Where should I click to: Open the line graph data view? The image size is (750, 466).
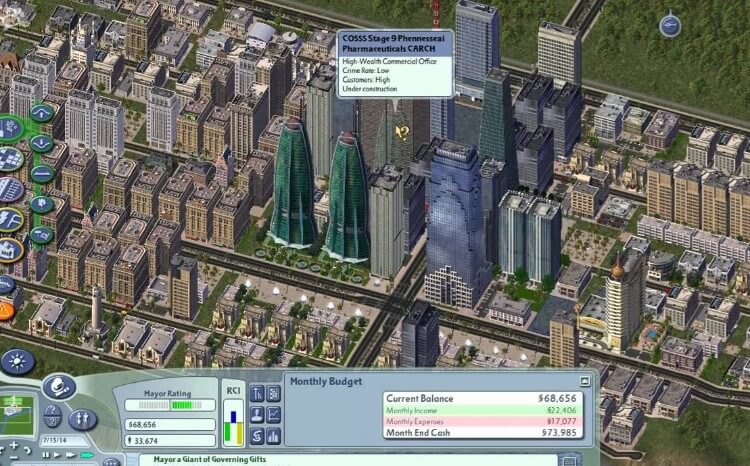[x=274, y=414]
